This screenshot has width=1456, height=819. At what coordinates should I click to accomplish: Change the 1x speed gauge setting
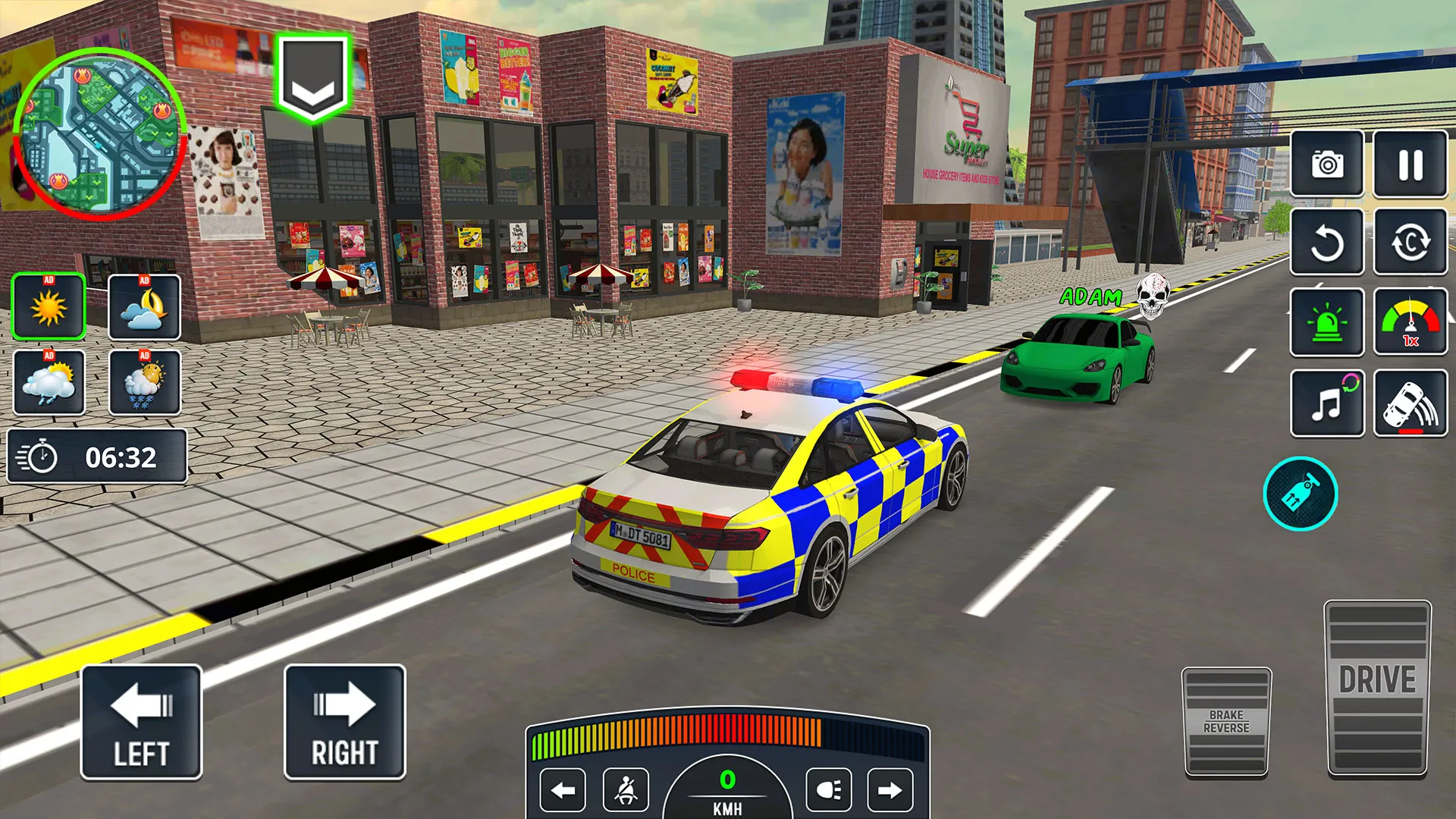1410,322
